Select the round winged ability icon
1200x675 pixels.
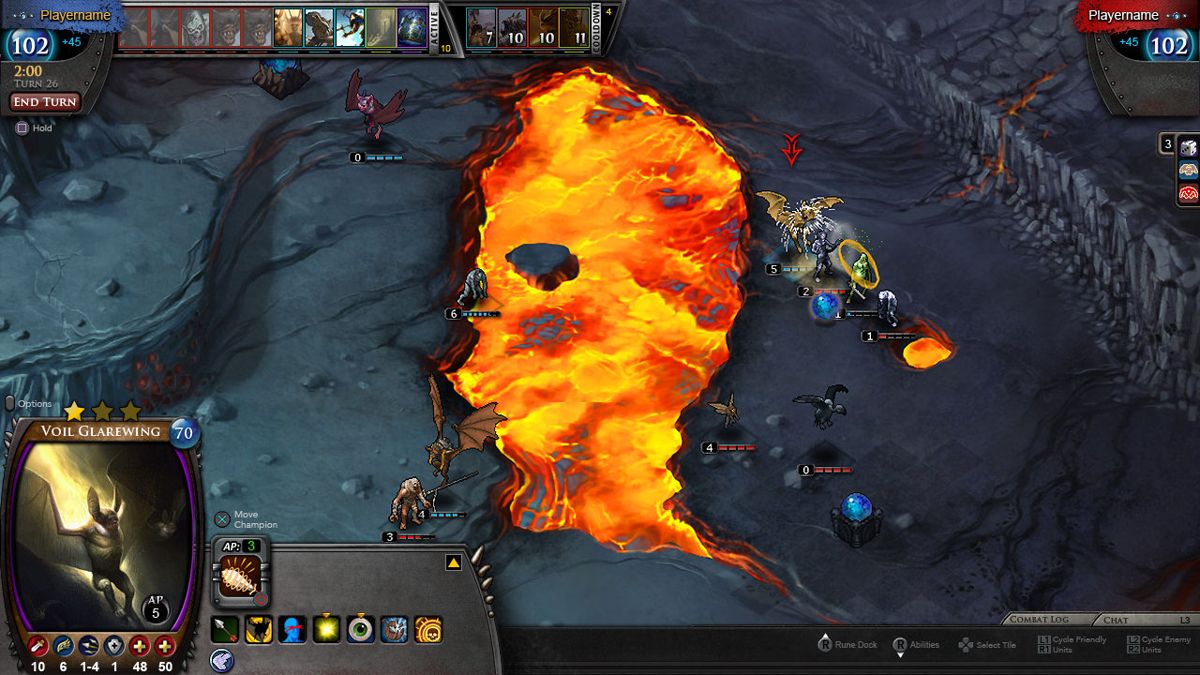222,658
